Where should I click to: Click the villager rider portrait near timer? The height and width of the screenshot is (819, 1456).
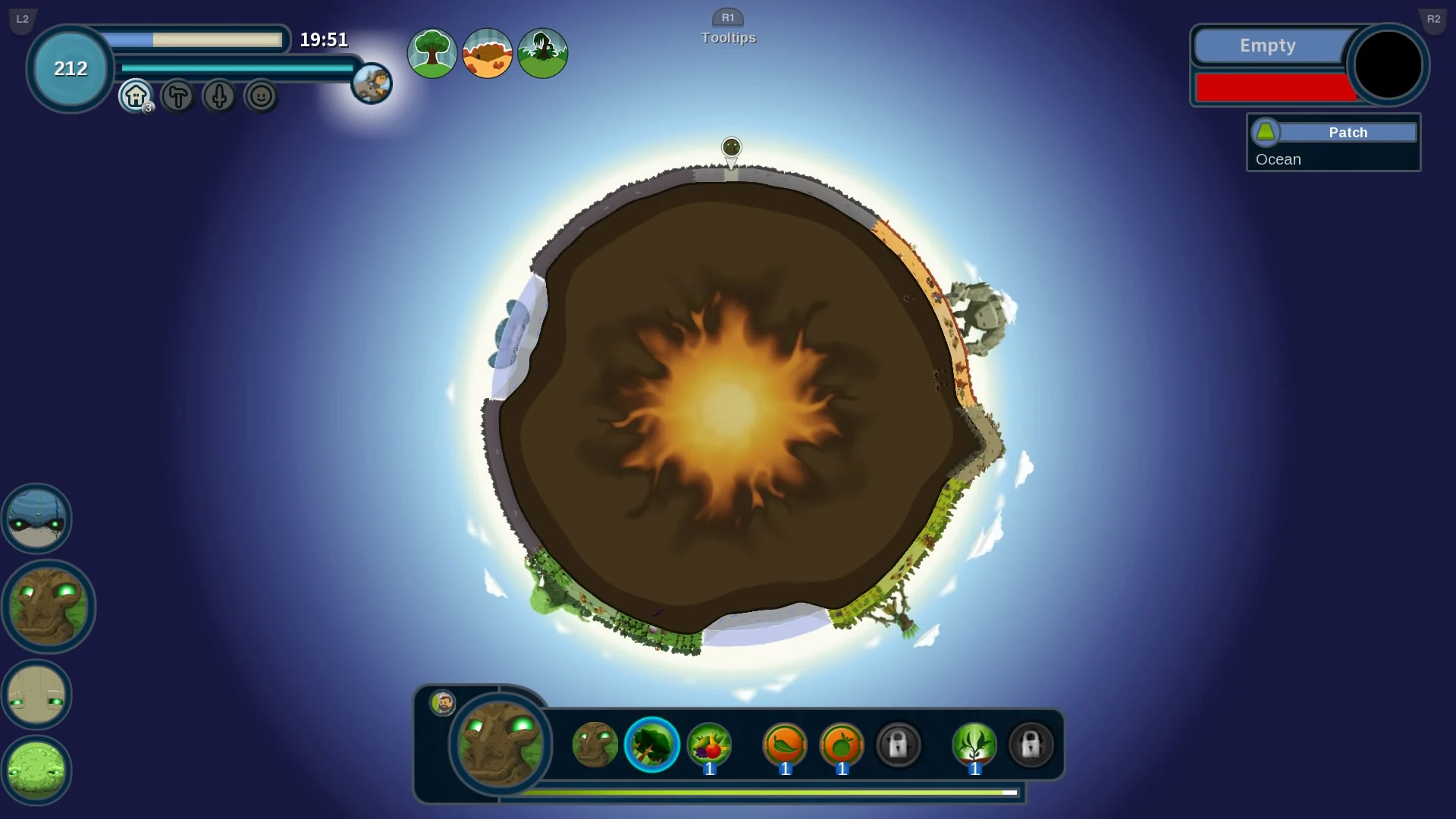tap(371, 83)
